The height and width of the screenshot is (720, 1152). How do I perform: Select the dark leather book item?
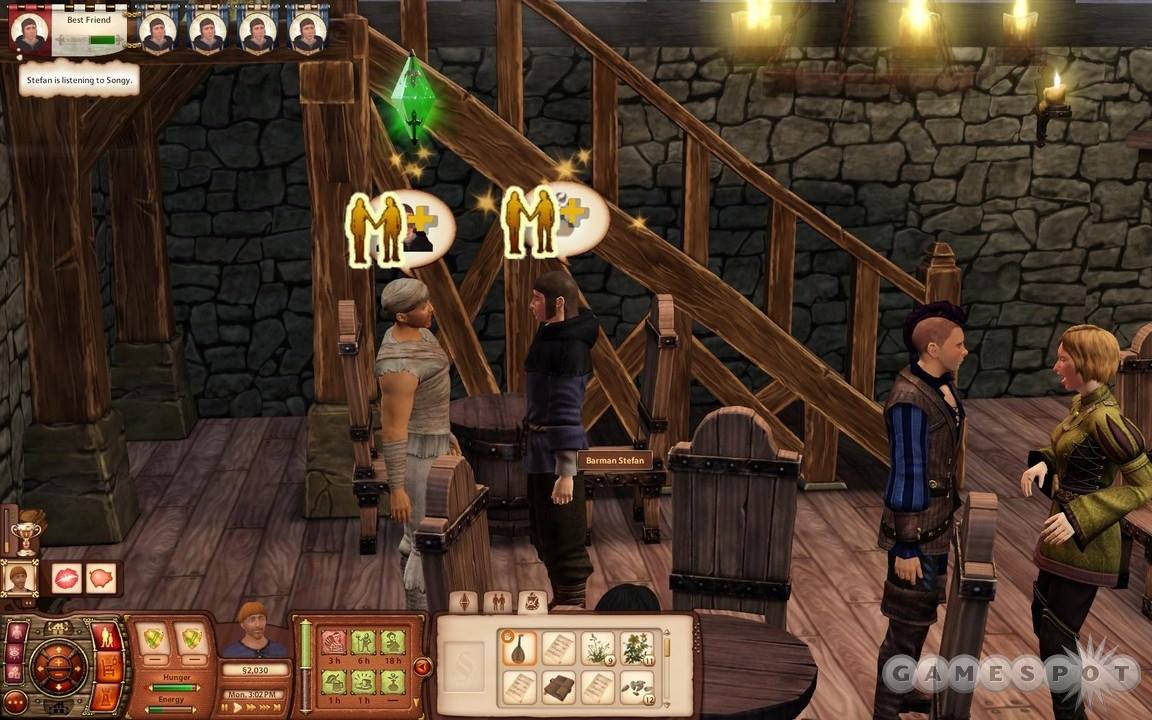558,687
